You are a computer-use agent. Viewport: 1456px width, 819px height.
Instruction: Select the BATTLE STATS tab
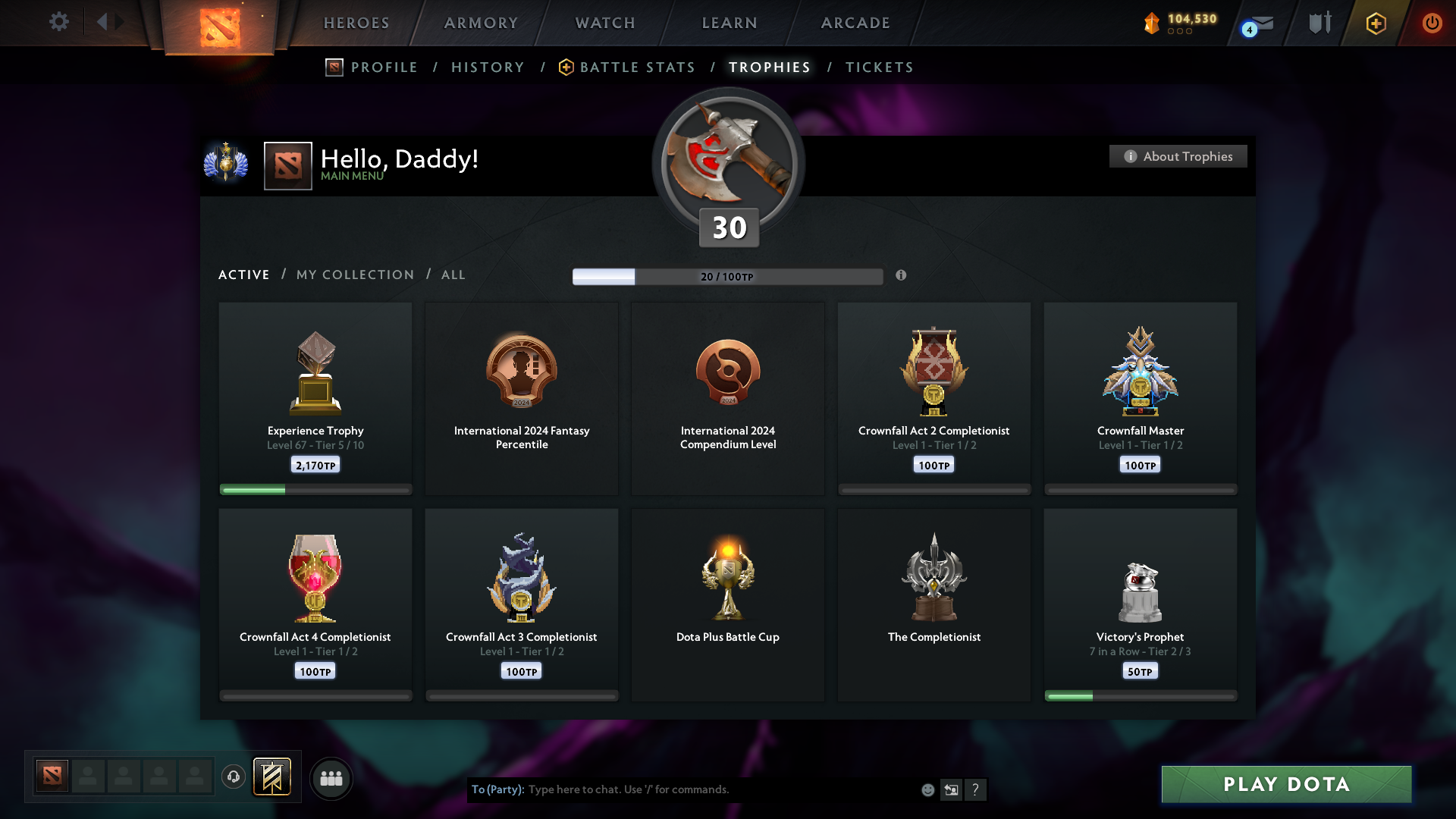637,67
